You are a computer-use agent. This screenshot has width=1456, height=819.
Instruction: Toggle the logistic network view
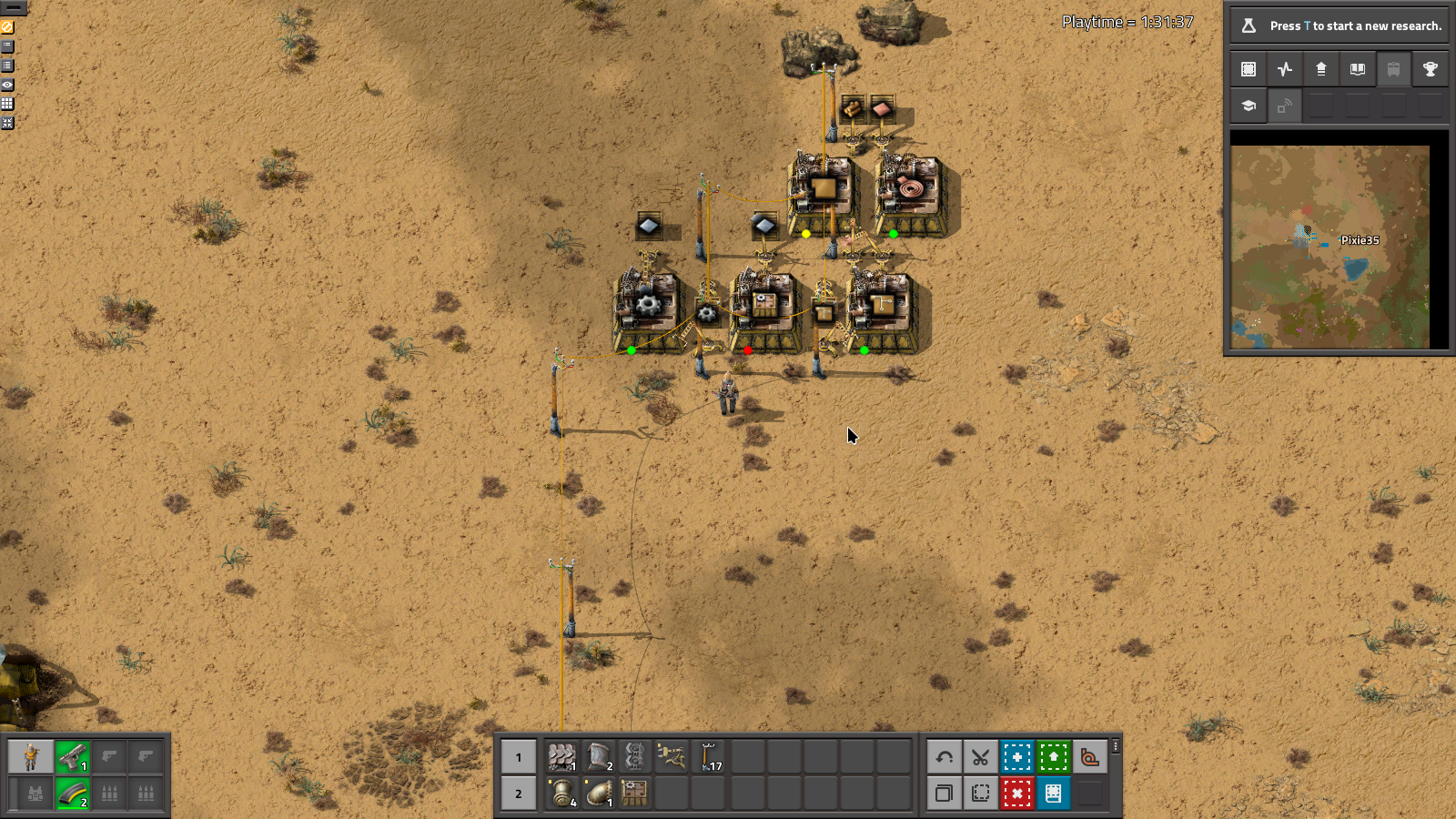pos(1283,105)
